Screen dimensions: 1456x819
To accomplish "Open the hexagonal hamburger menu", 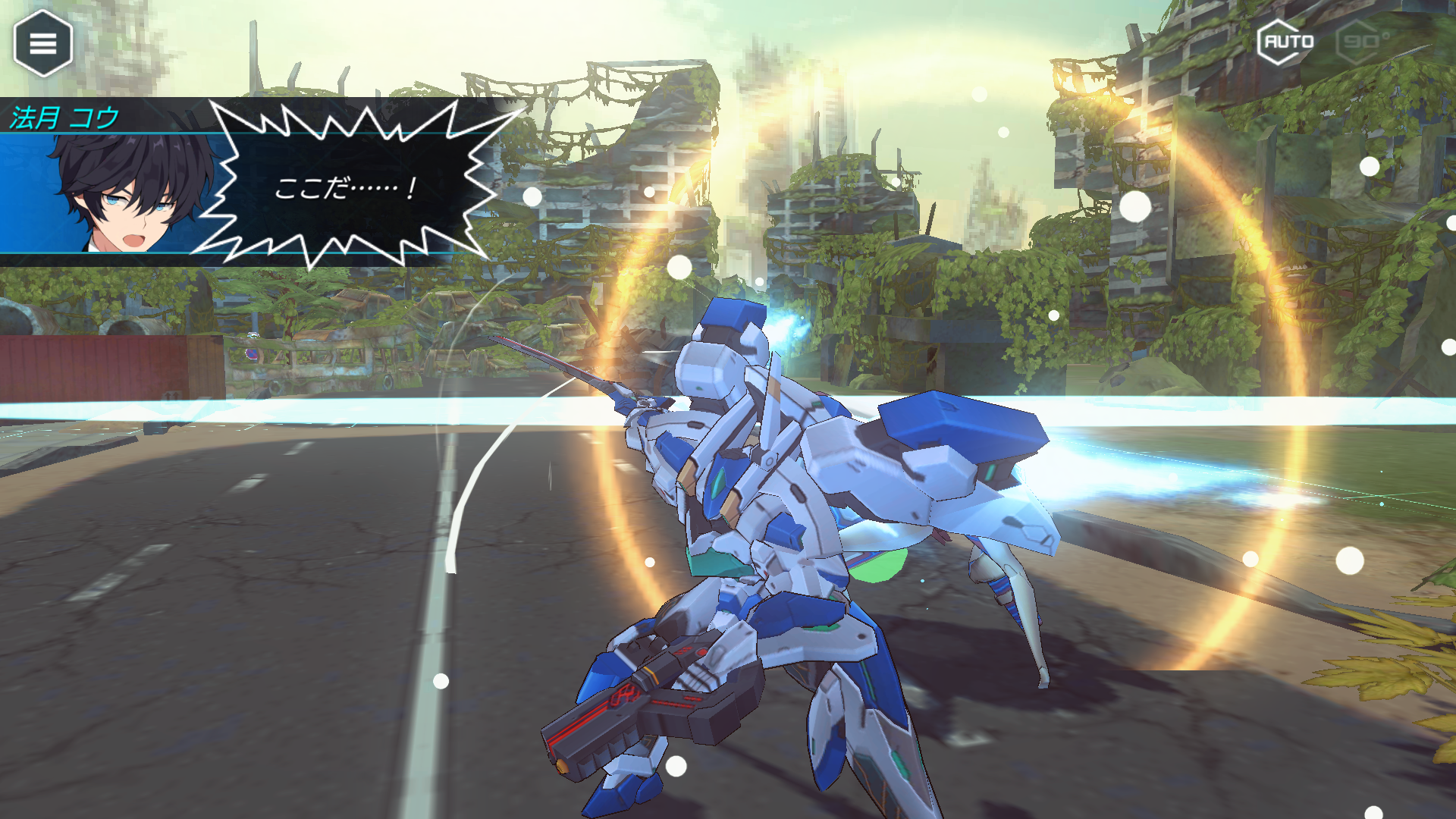I will tap(42, 42).
